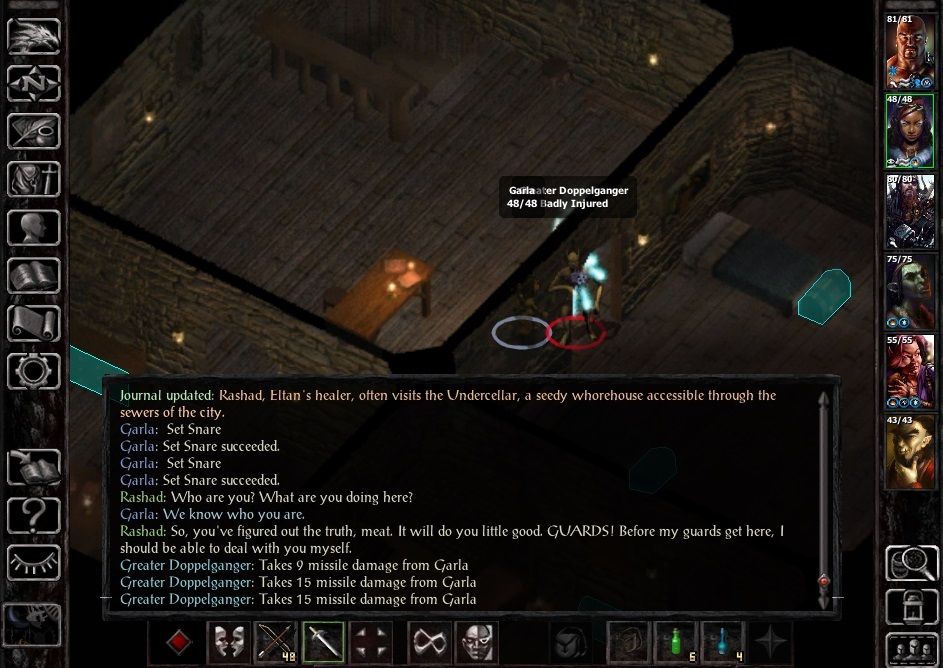Activate the eyelash rest button
Screen dimensions: 943x668
click(34, 562)
